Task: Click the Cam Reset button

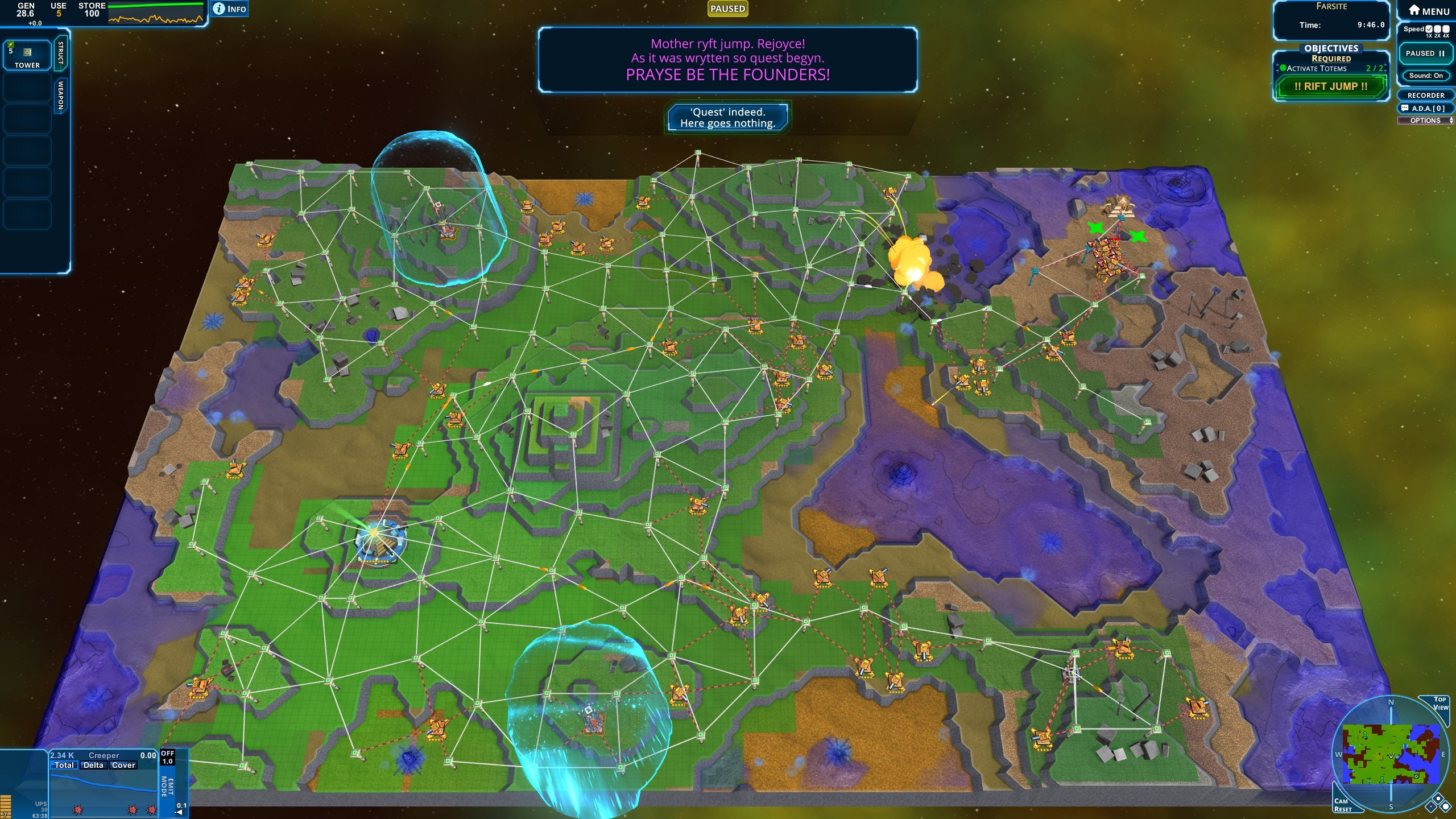Action: (x=1343, y=805)
